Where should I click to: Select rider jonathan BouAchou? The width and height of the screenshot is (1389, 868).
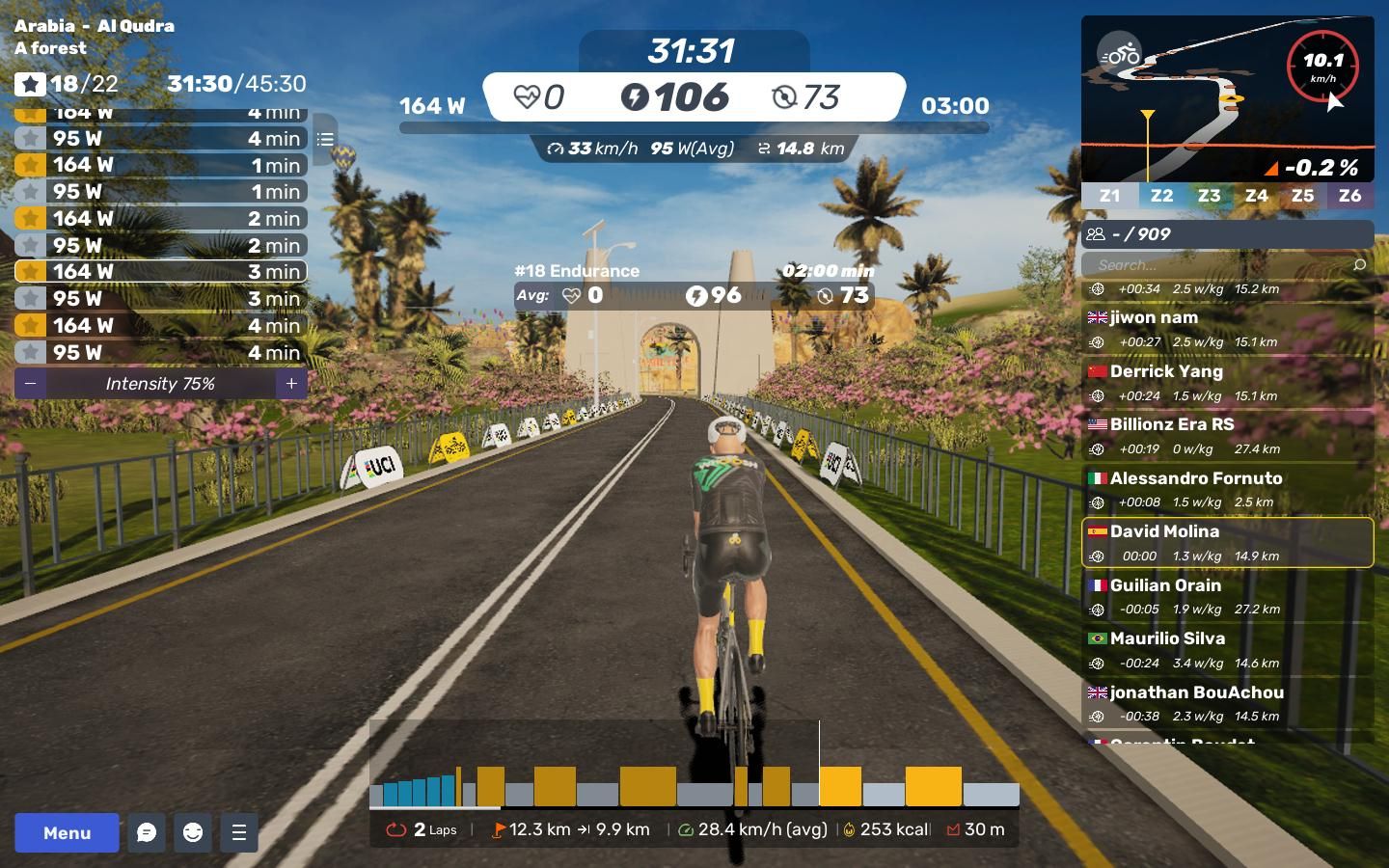1227,703
